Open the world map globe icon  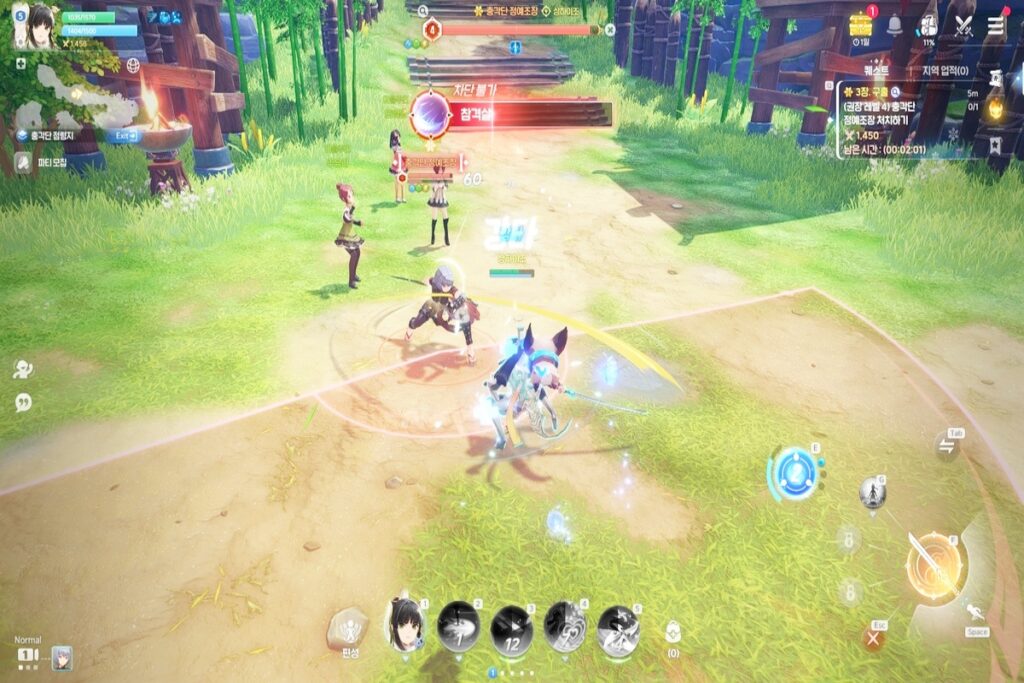134,65
